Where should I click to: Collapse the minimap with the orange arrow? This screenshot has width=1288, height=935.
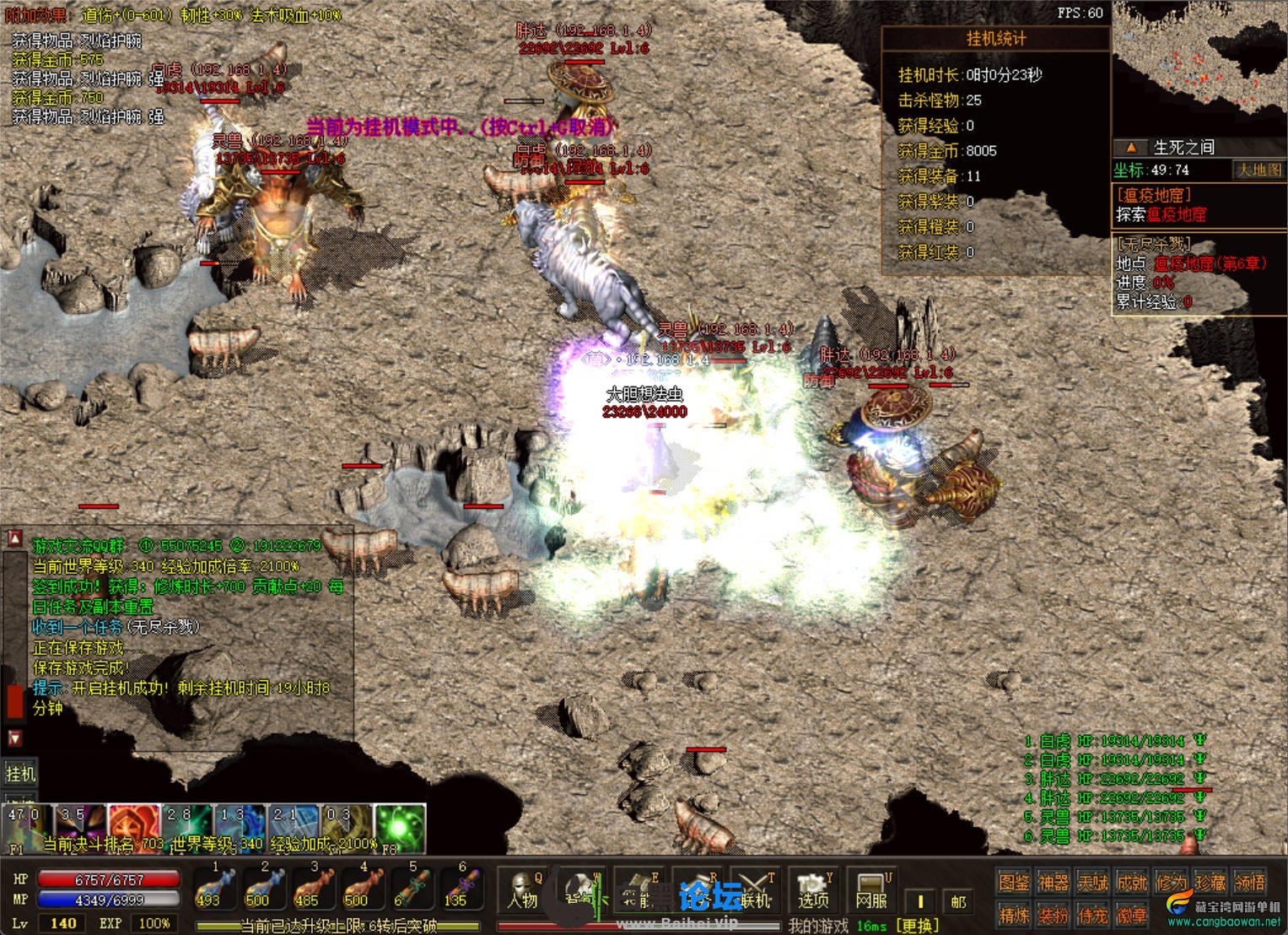1131,148
